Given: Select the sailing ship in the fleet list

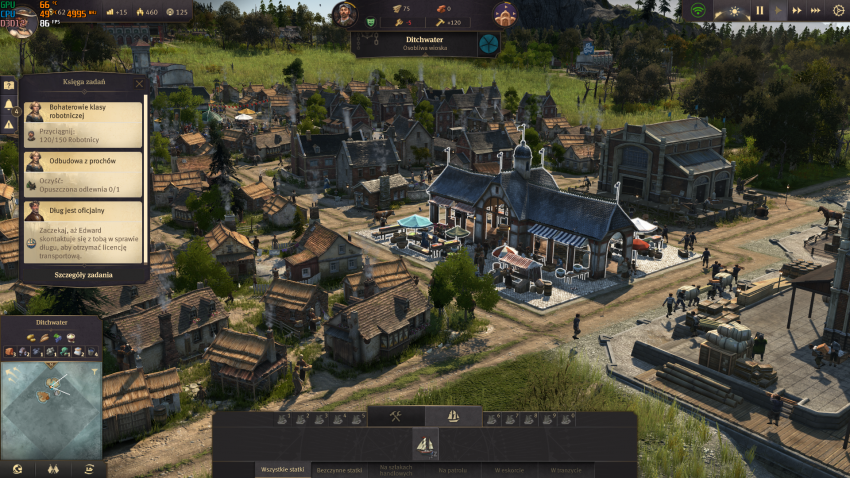Looking at the screenshot, I should [x=425, y=443].
